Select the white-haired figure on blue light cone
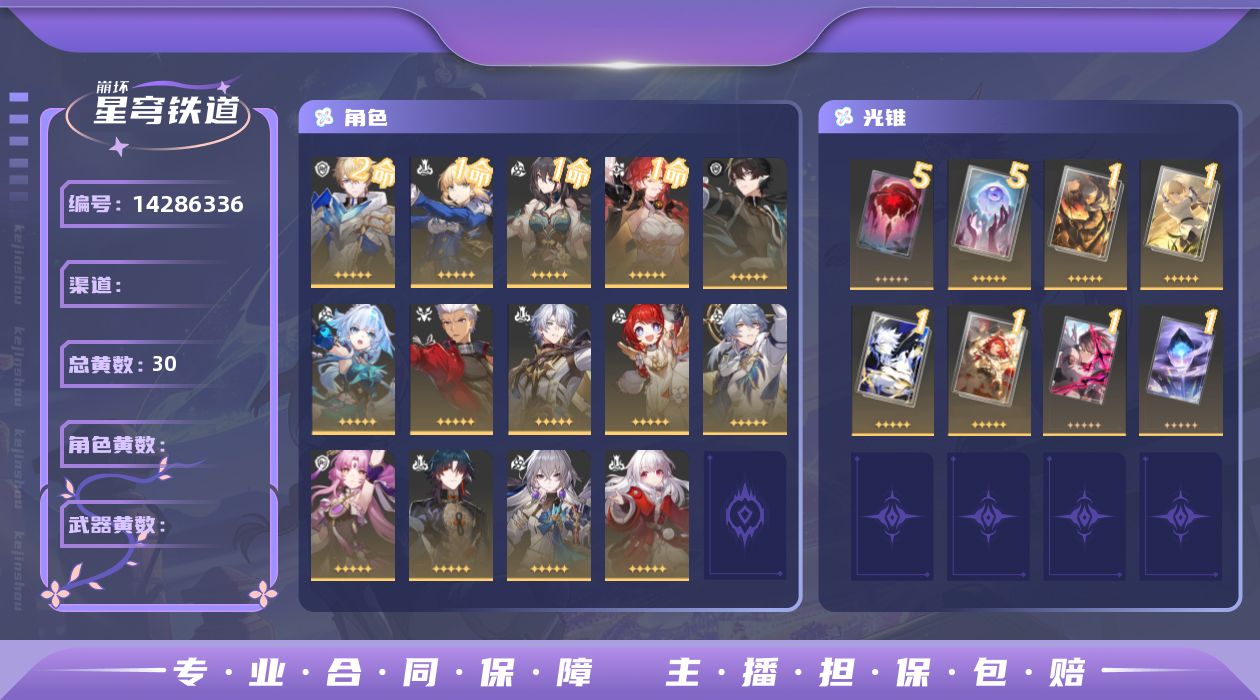The image size is (1260, 700). [892, 369]
